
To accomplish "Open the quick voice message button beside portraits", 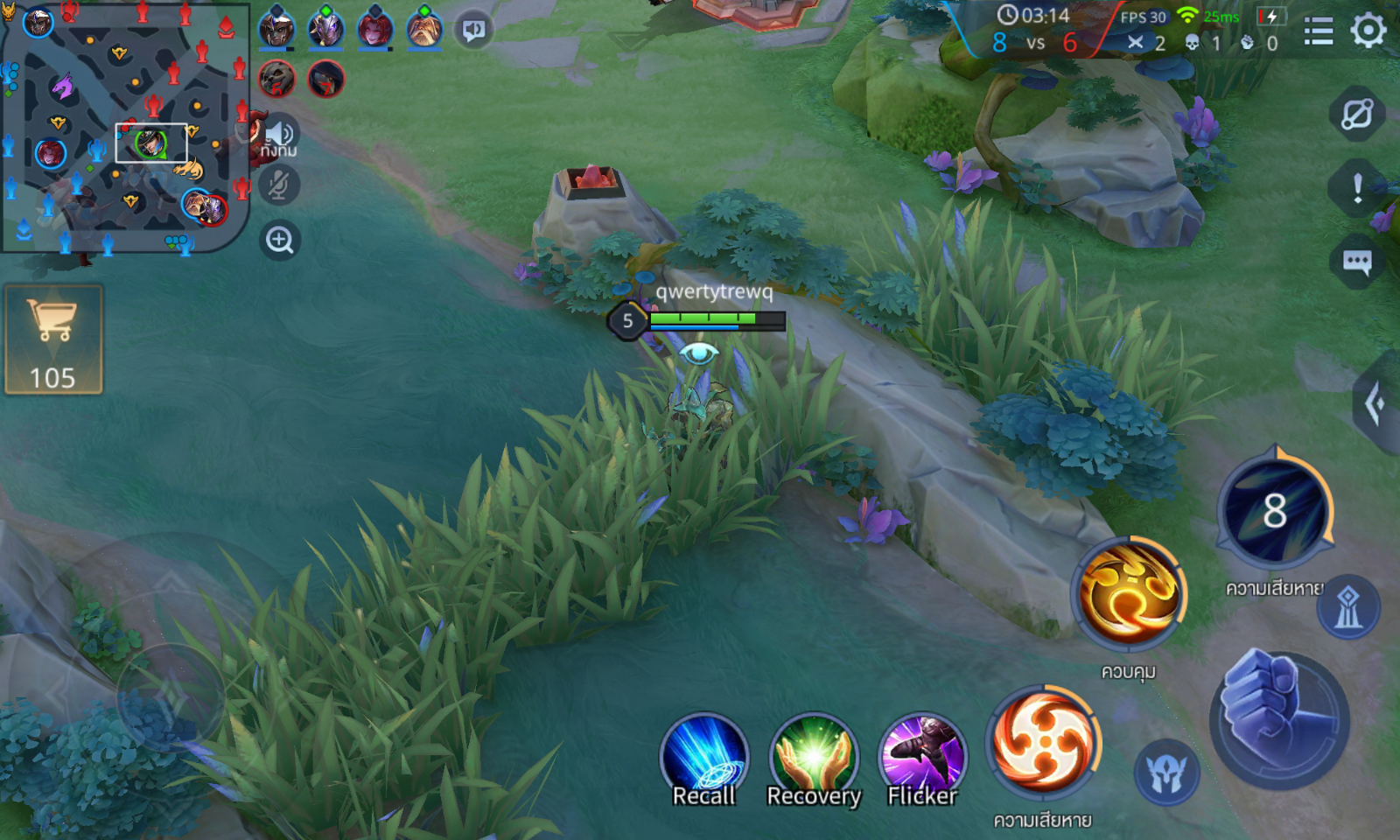I will point(473,31).
